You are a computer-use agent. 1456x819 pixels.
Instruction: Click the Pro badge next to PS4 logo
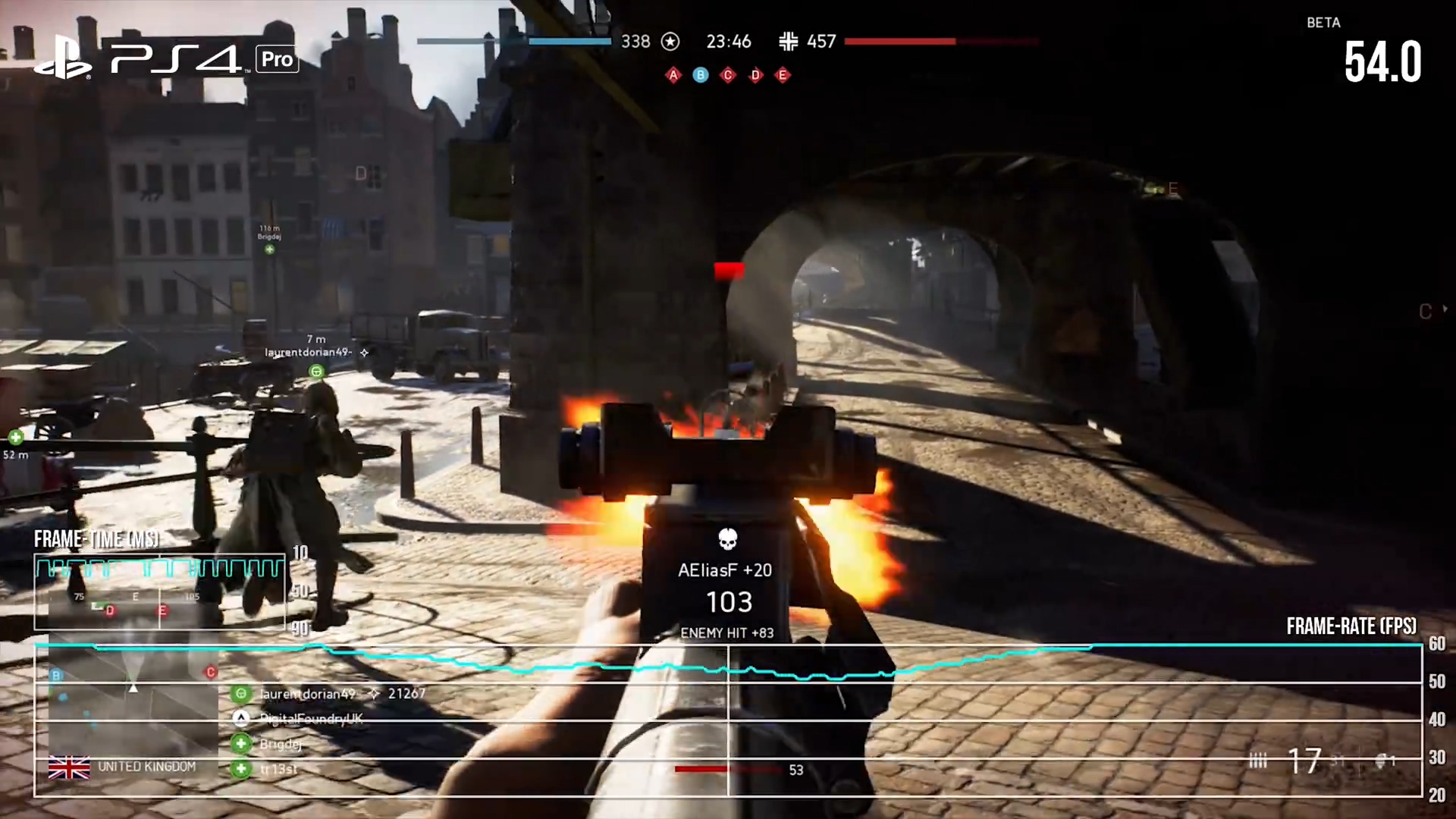pos(277,60)
